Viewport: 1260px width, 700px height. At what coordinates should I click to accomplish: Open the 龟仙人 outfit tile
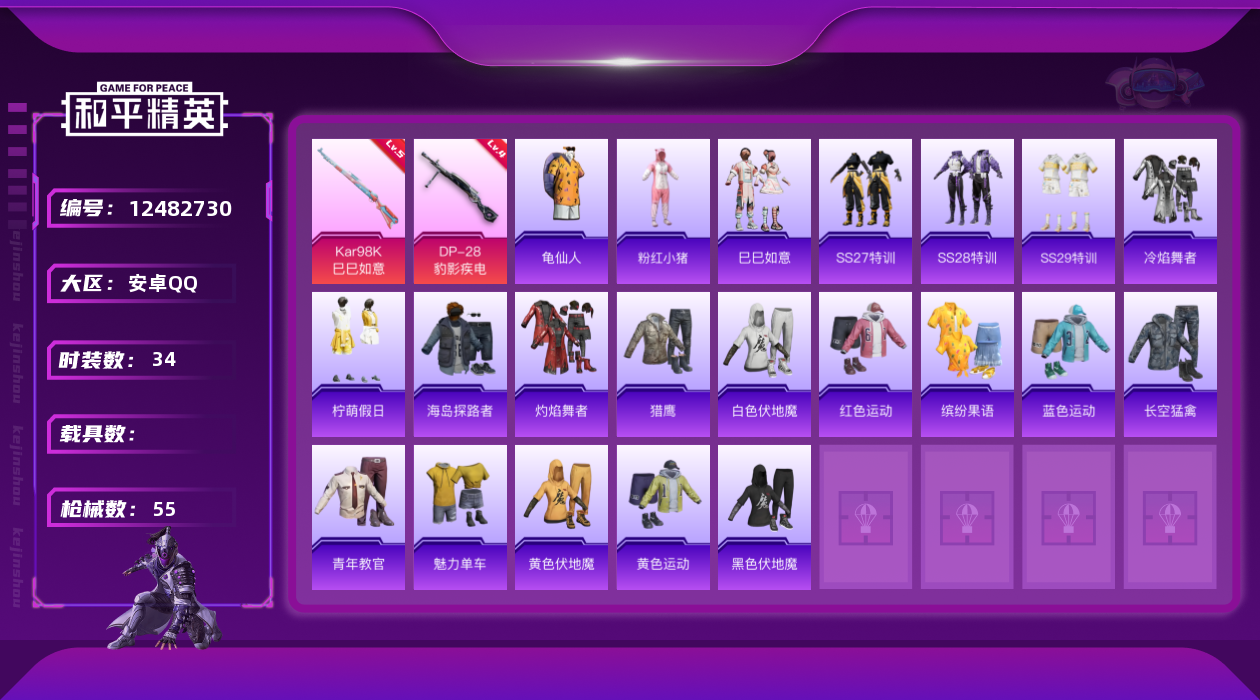(561, 210)
